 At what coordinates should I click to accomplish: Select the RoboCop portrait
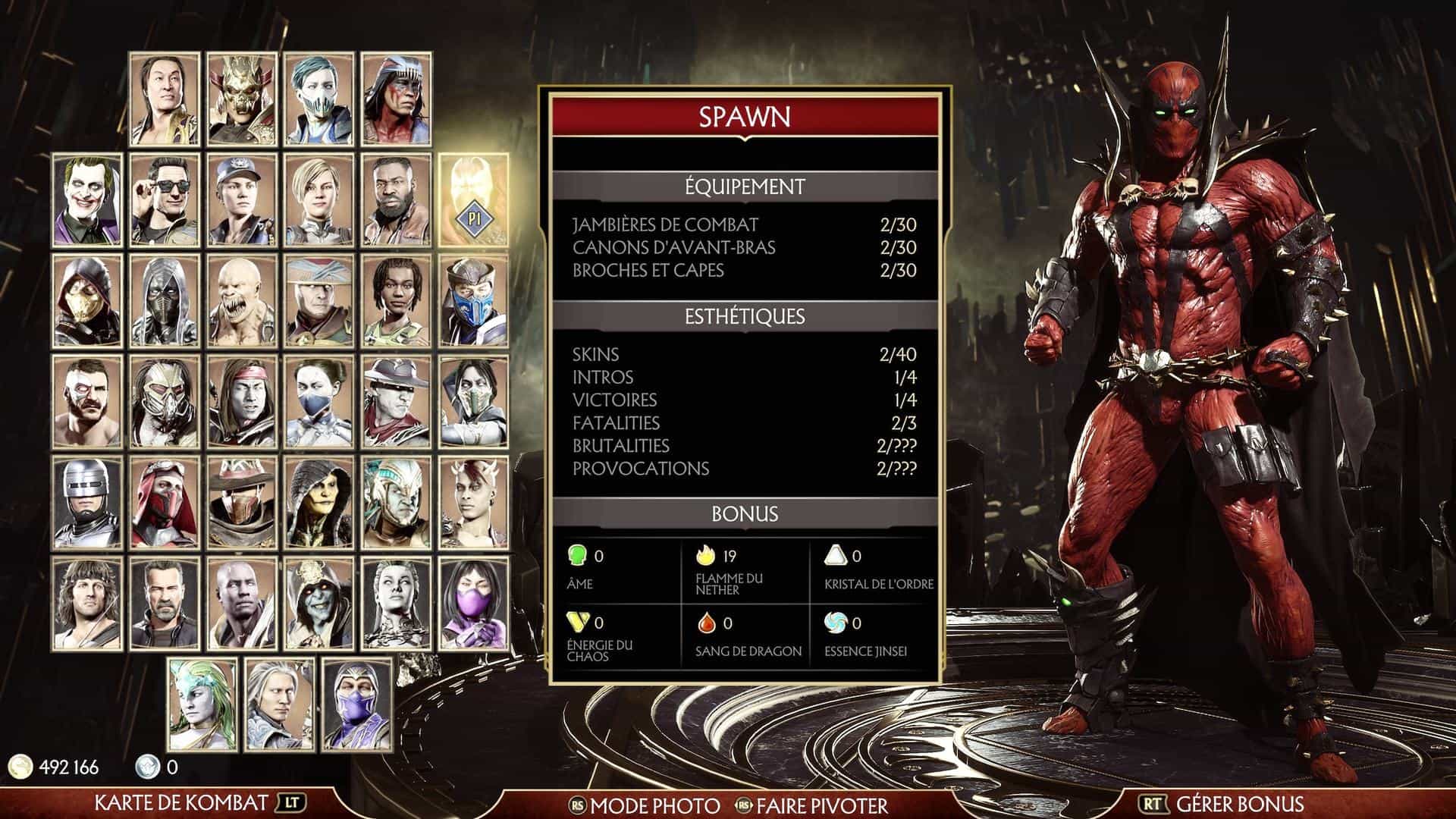click(87, 503)
